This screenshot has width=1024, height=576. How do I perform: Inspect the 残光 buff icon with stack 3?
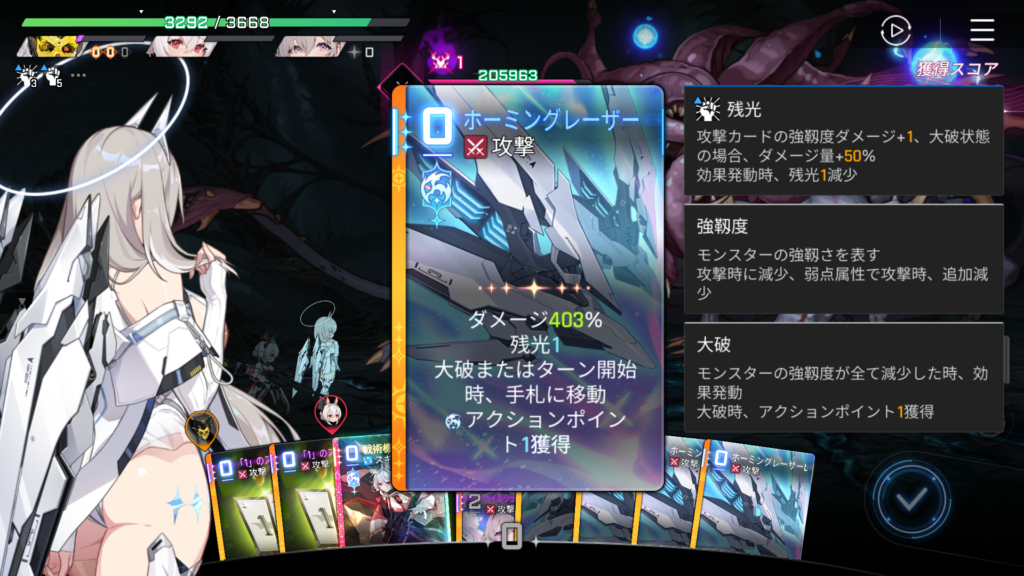click(26, 74)
